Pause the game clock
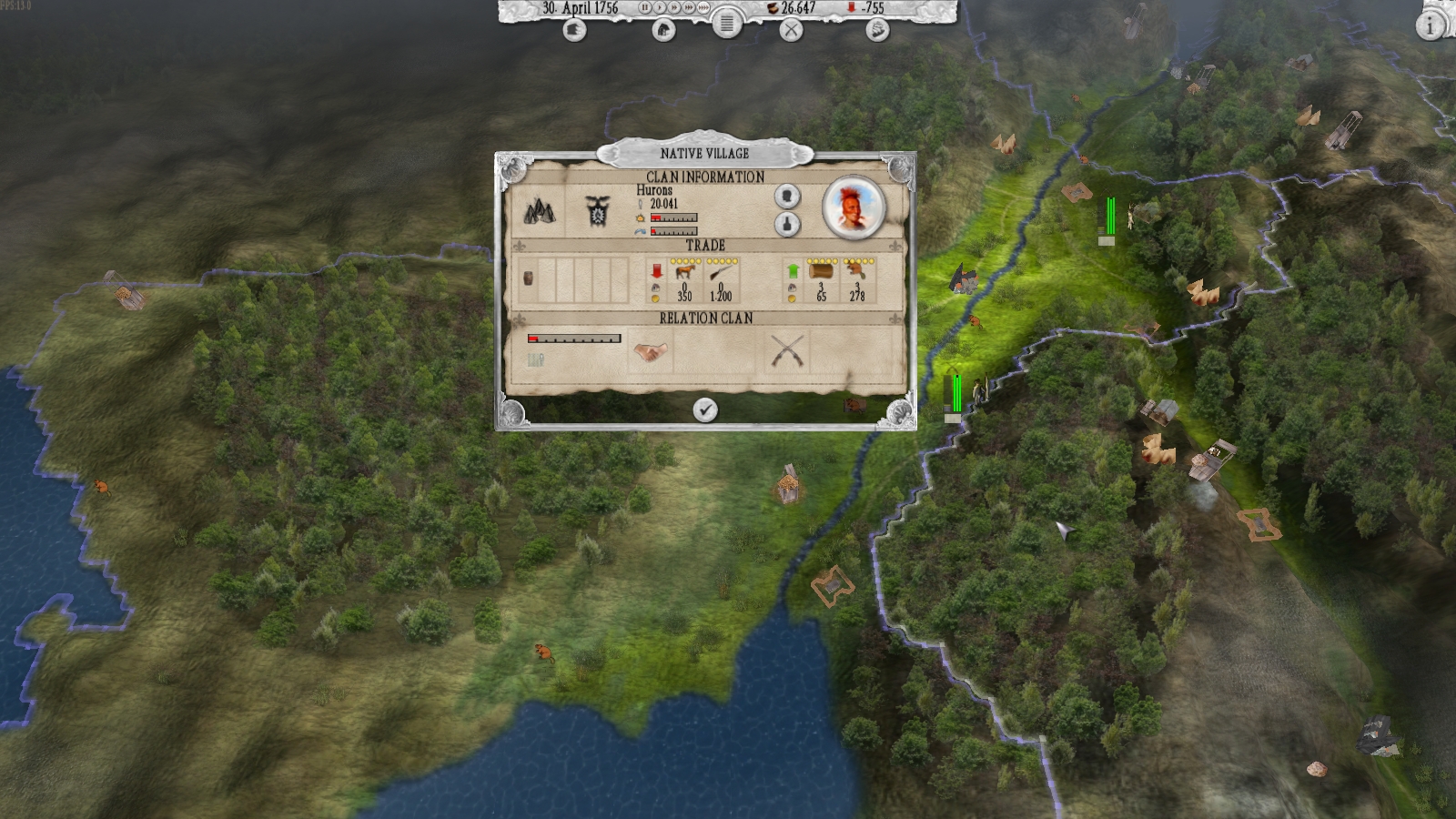Viewport: 1456px width, 819px height. pos(644,9)
